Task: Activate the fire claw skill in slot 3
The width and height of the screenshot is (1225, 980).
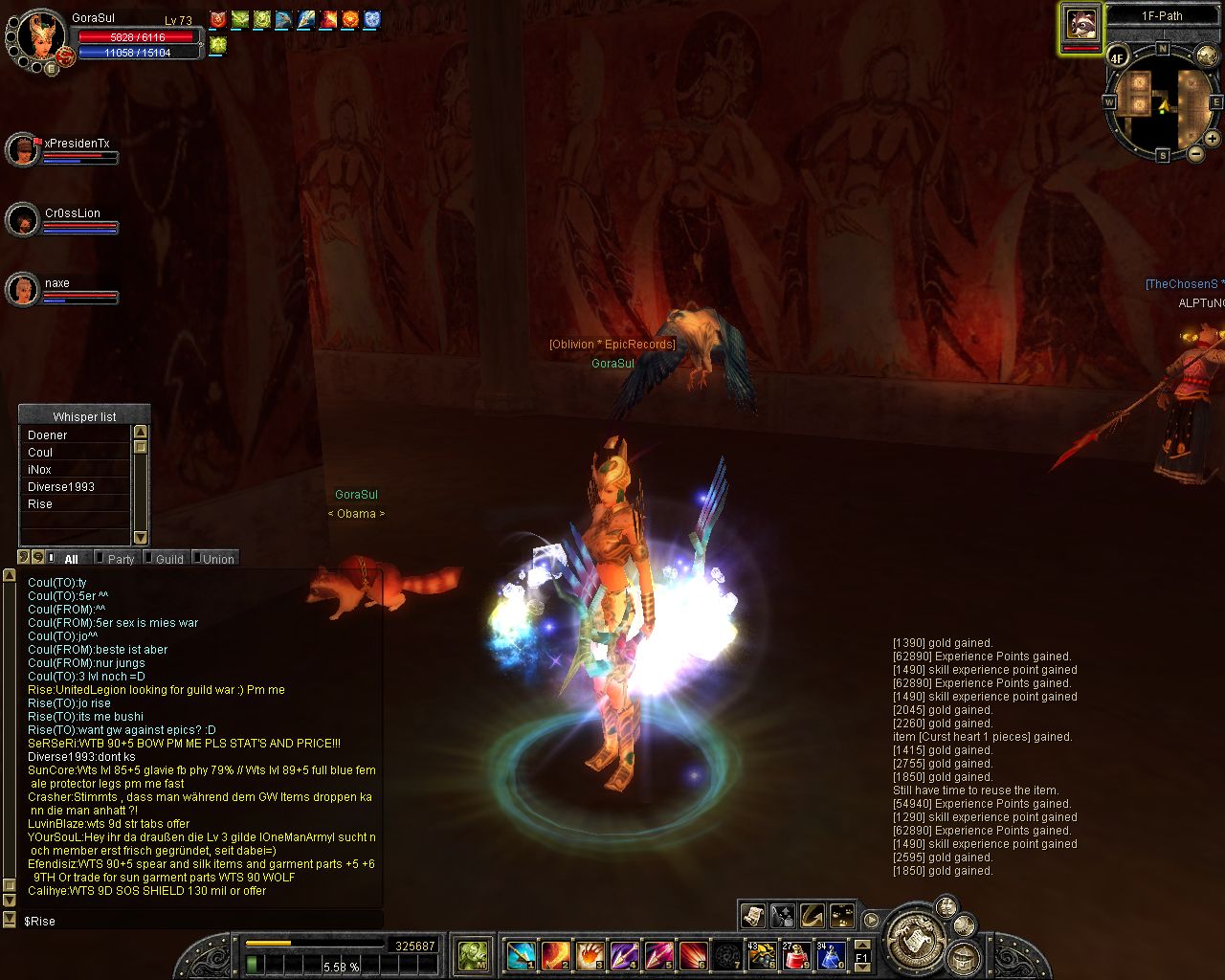Action: click(x=590, y=954)
